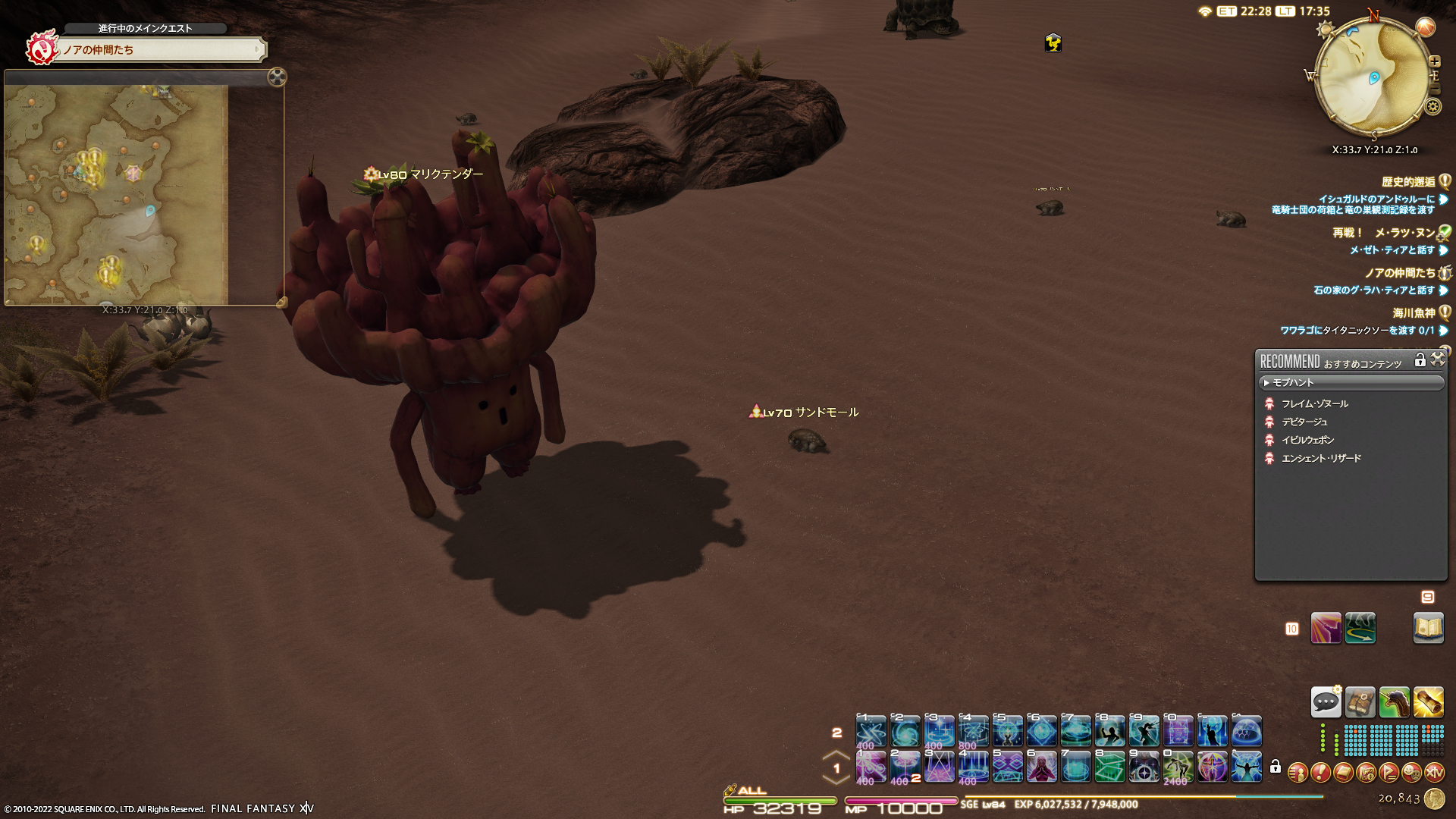Open the golden scroll icon

[x=1428, y=702]
